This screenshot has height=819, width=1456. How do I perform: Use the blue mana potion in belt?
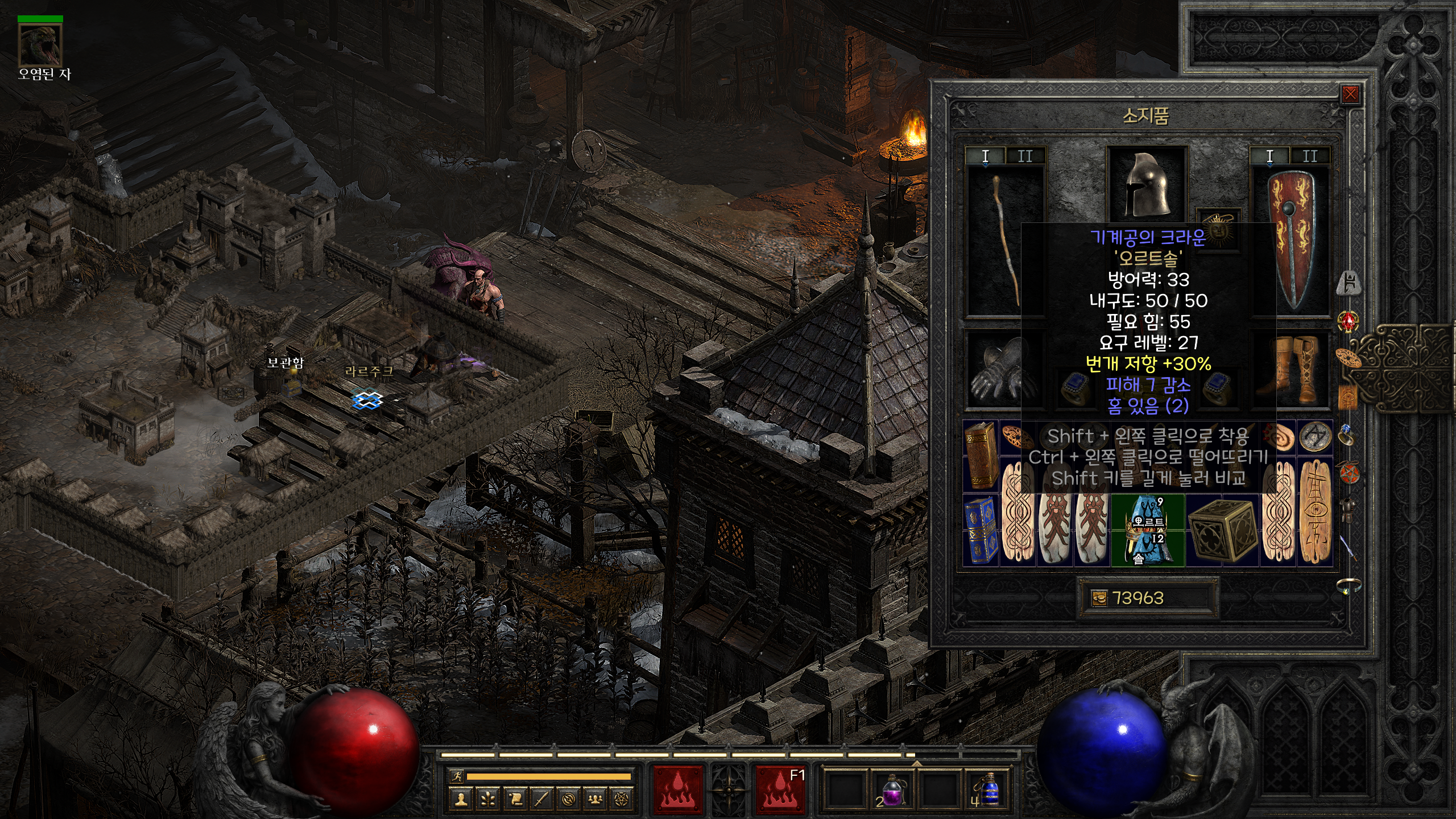point(988,791)
